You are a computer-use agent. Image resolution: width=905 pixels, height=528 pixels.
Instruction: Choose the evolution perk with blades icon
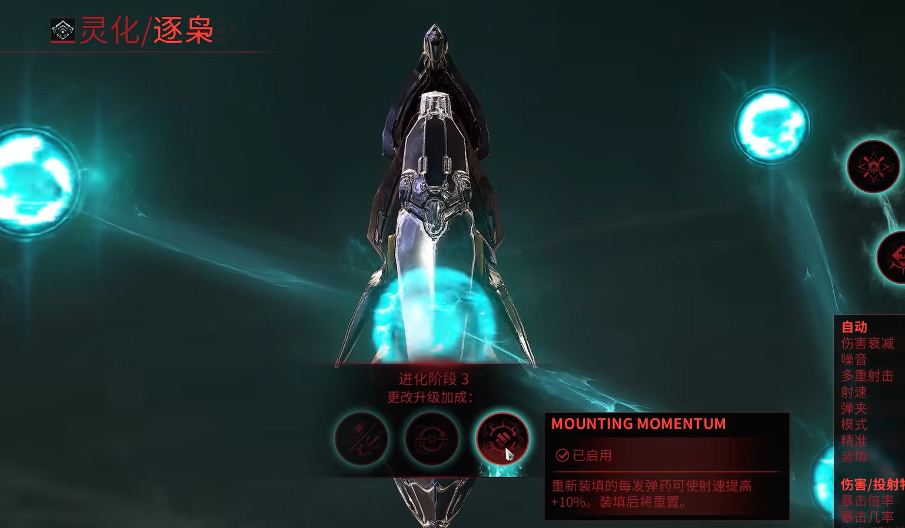(x=362, y=438)
